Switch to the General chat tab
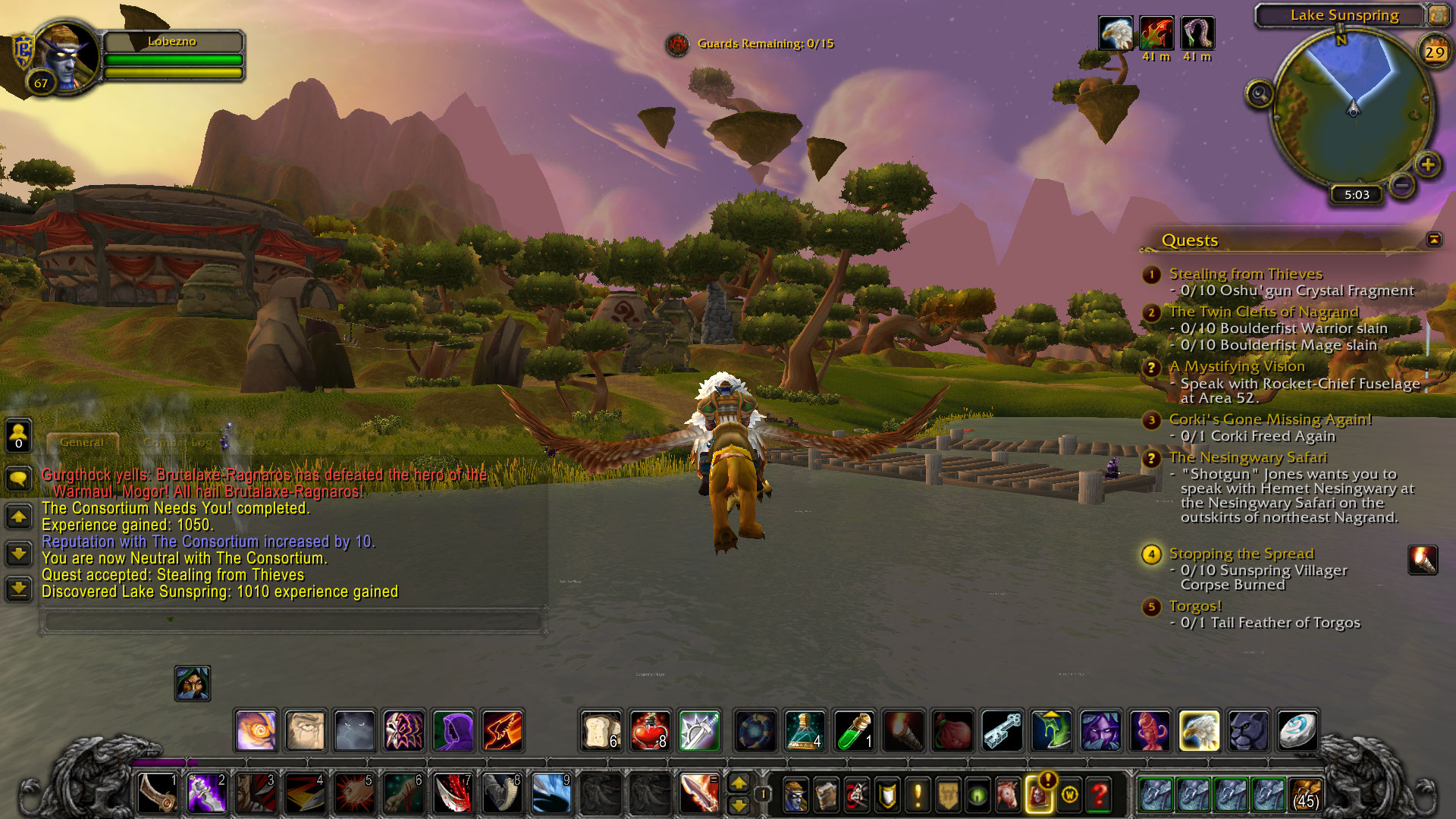The width and height of the screenshot is (1456, 819). [82, 442]
